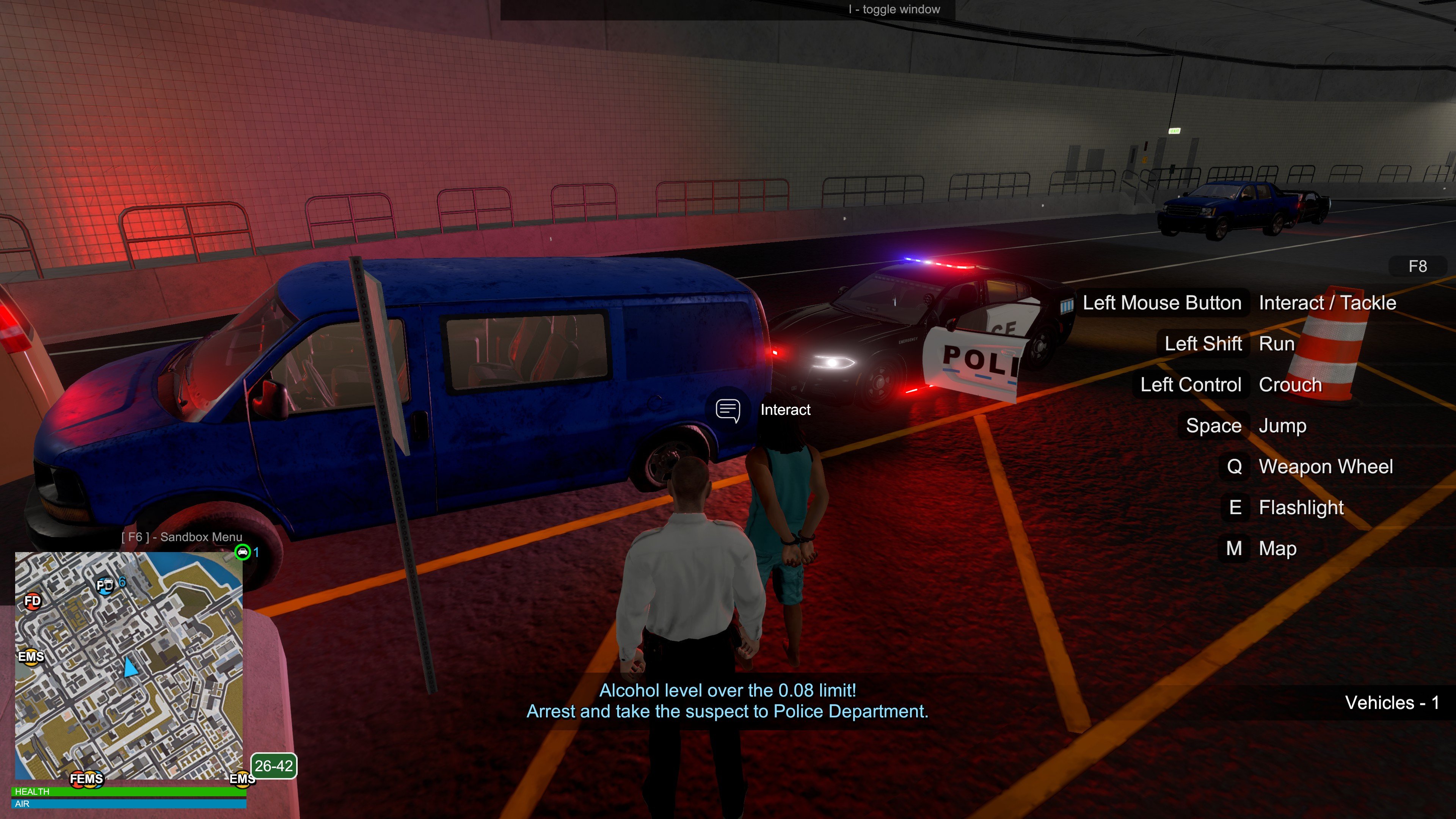Select the FD fire department map marker
The image size is (1456, 819).
tap(33, 600)
